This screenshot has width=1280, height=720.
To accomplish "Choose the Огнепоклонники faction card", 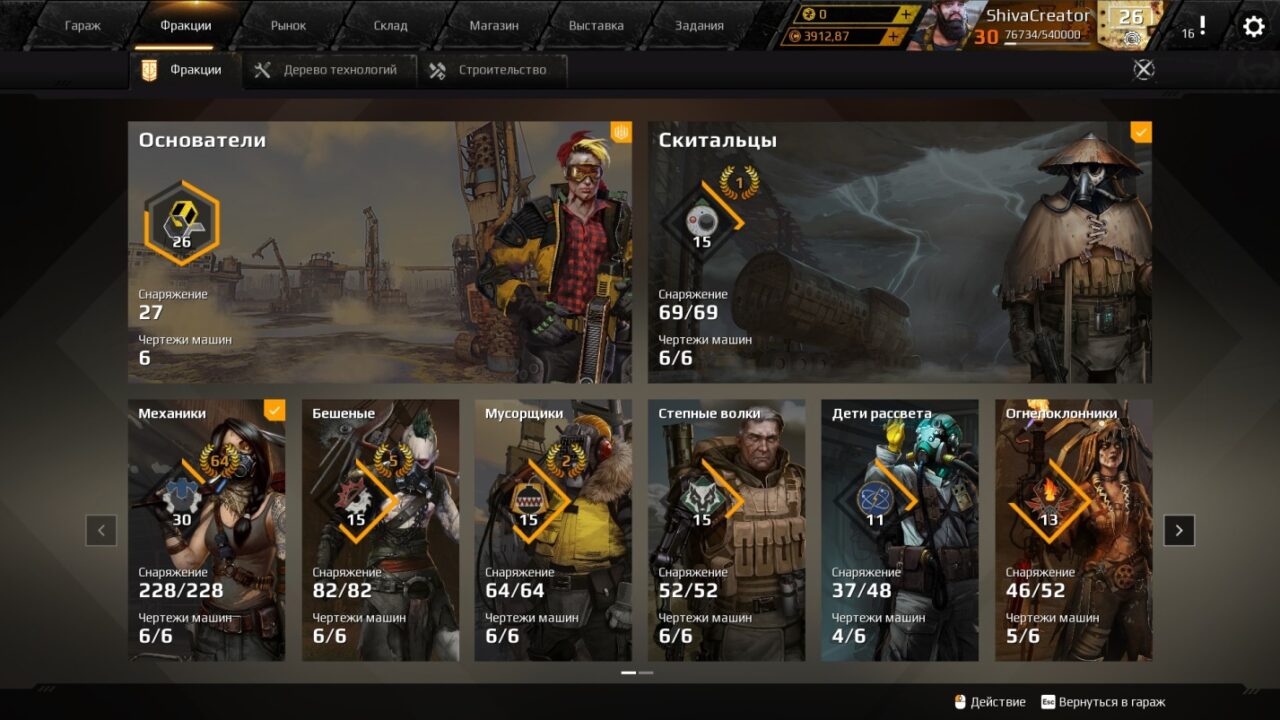I will pyautogui.click(x=1073, y=530).
